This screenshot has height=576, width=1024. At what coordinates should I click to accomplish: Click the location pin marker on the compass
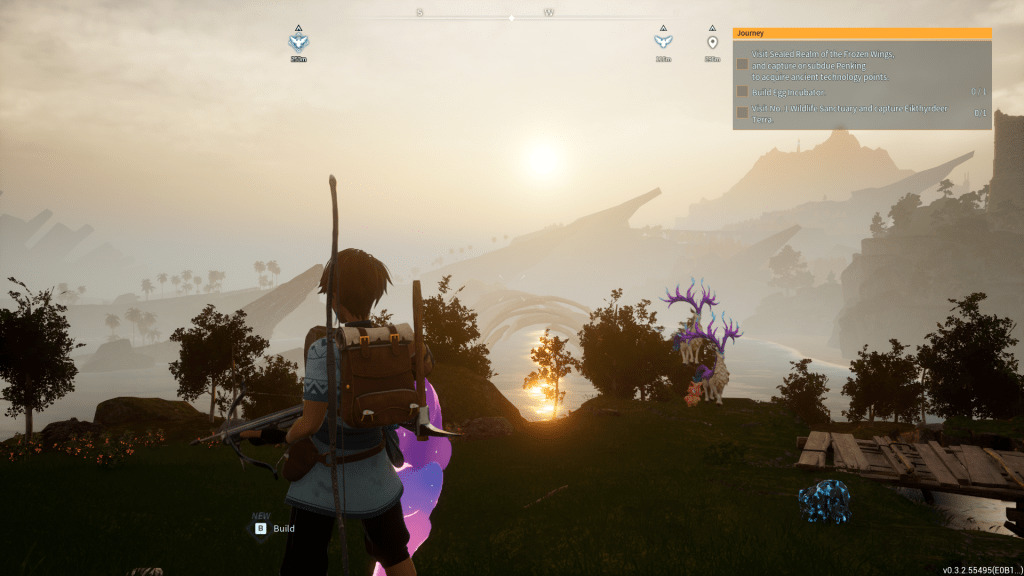pos(712,42)
